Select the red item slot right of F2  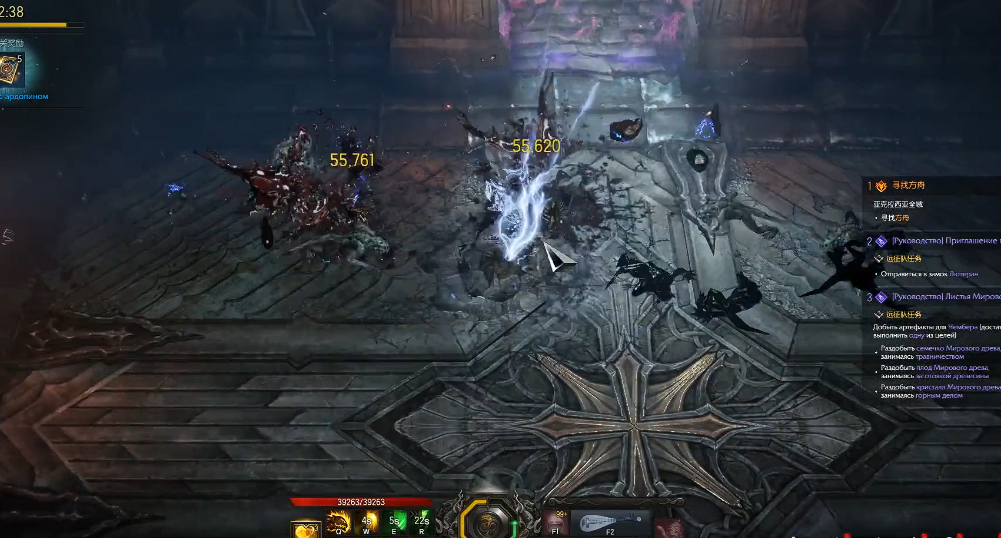(x=667, y=526)
